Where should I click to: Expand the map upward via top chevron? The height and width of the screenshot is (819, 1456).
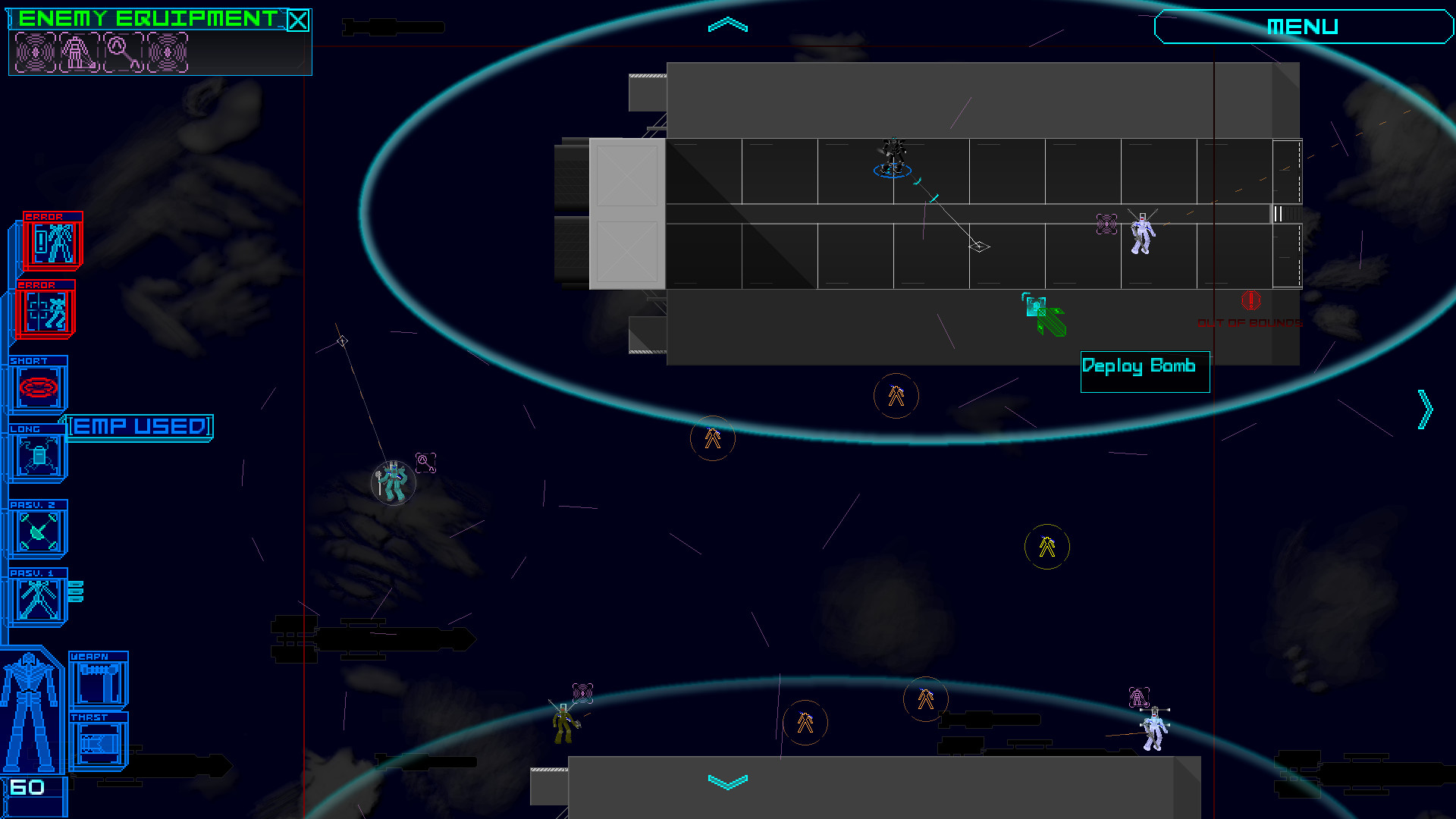tap(727, 24)
